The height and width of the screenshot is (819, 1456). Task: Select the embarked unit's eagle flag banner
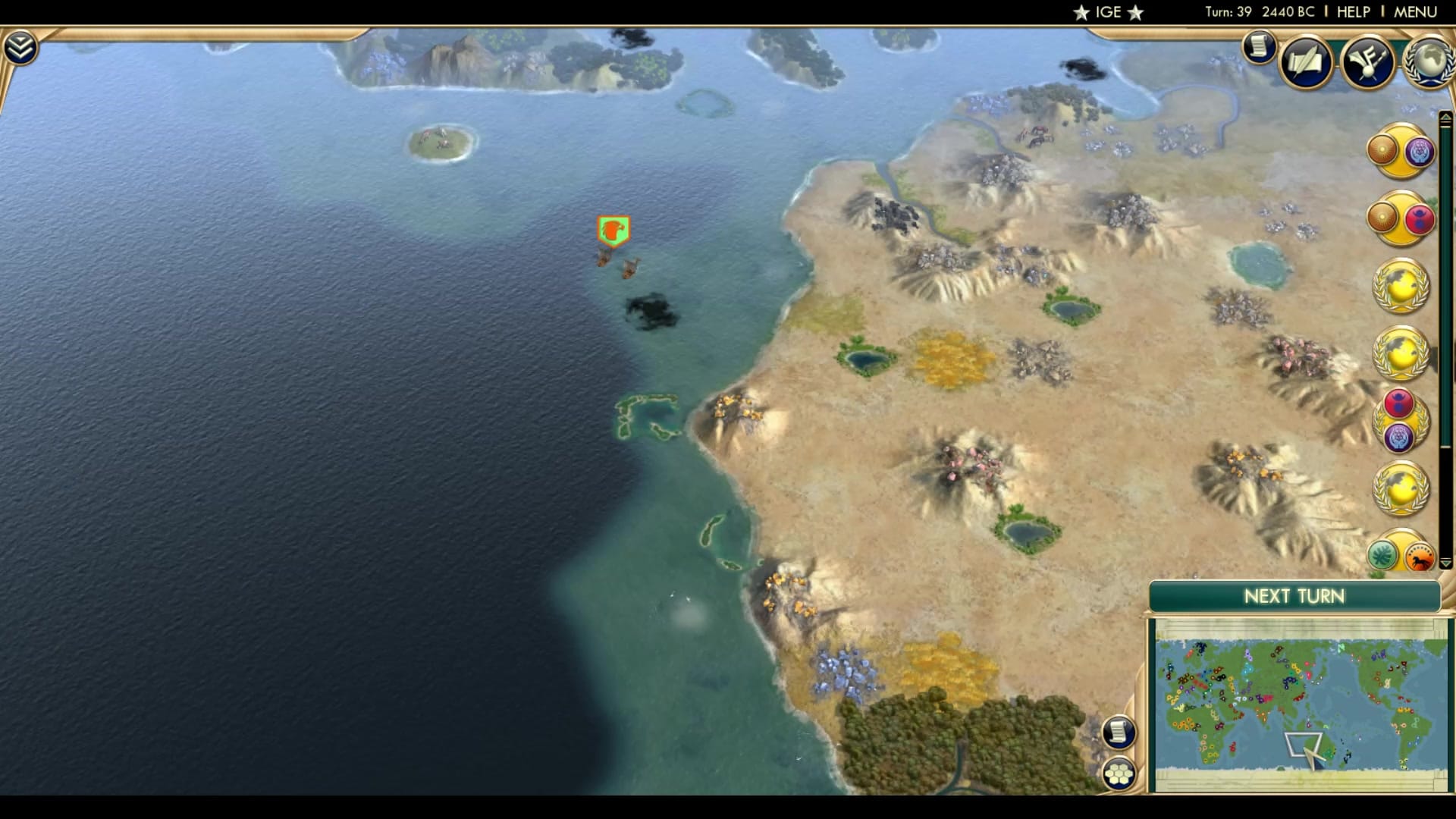coord(614,231)
